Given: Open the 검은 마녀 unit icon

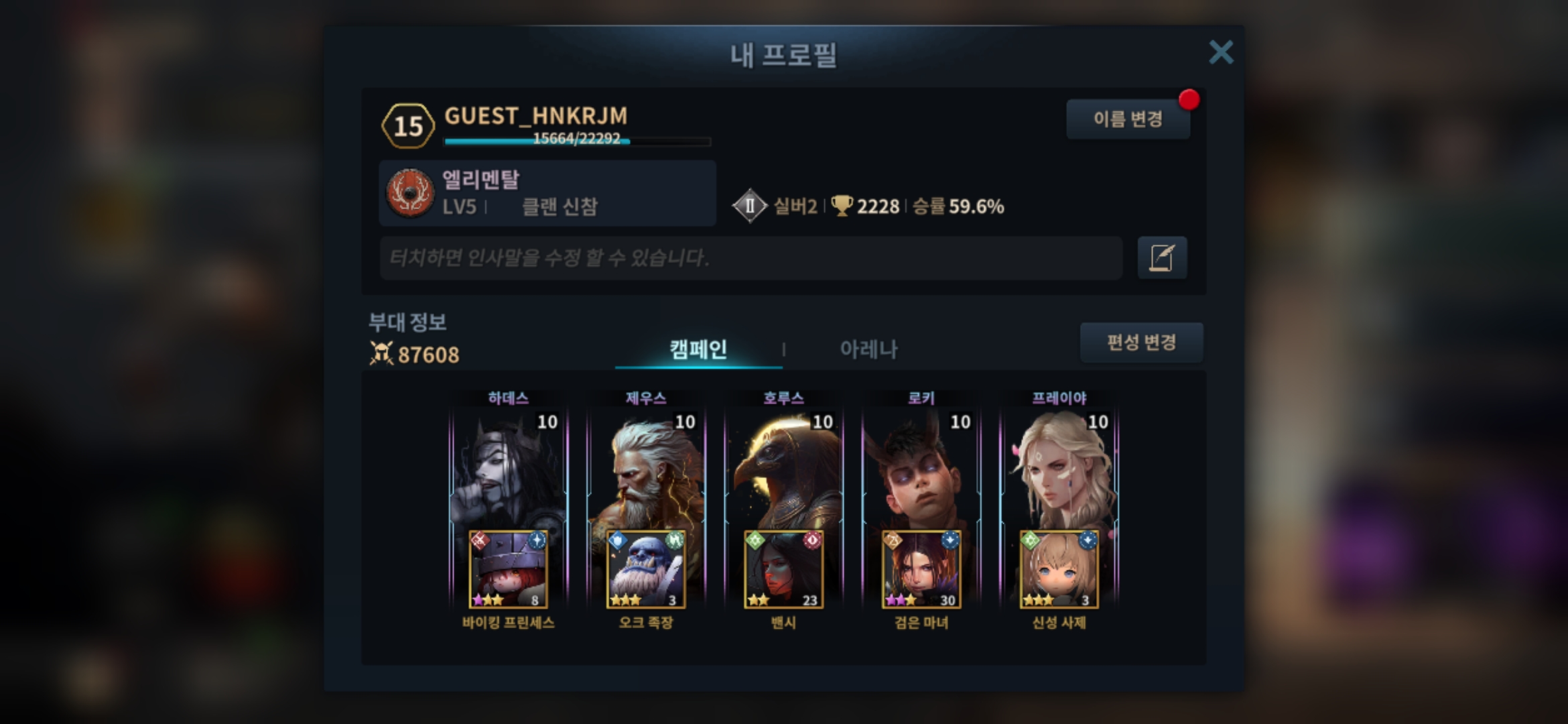Looking at the screenshot, I should pyautogui.click(x=921, y=570).
